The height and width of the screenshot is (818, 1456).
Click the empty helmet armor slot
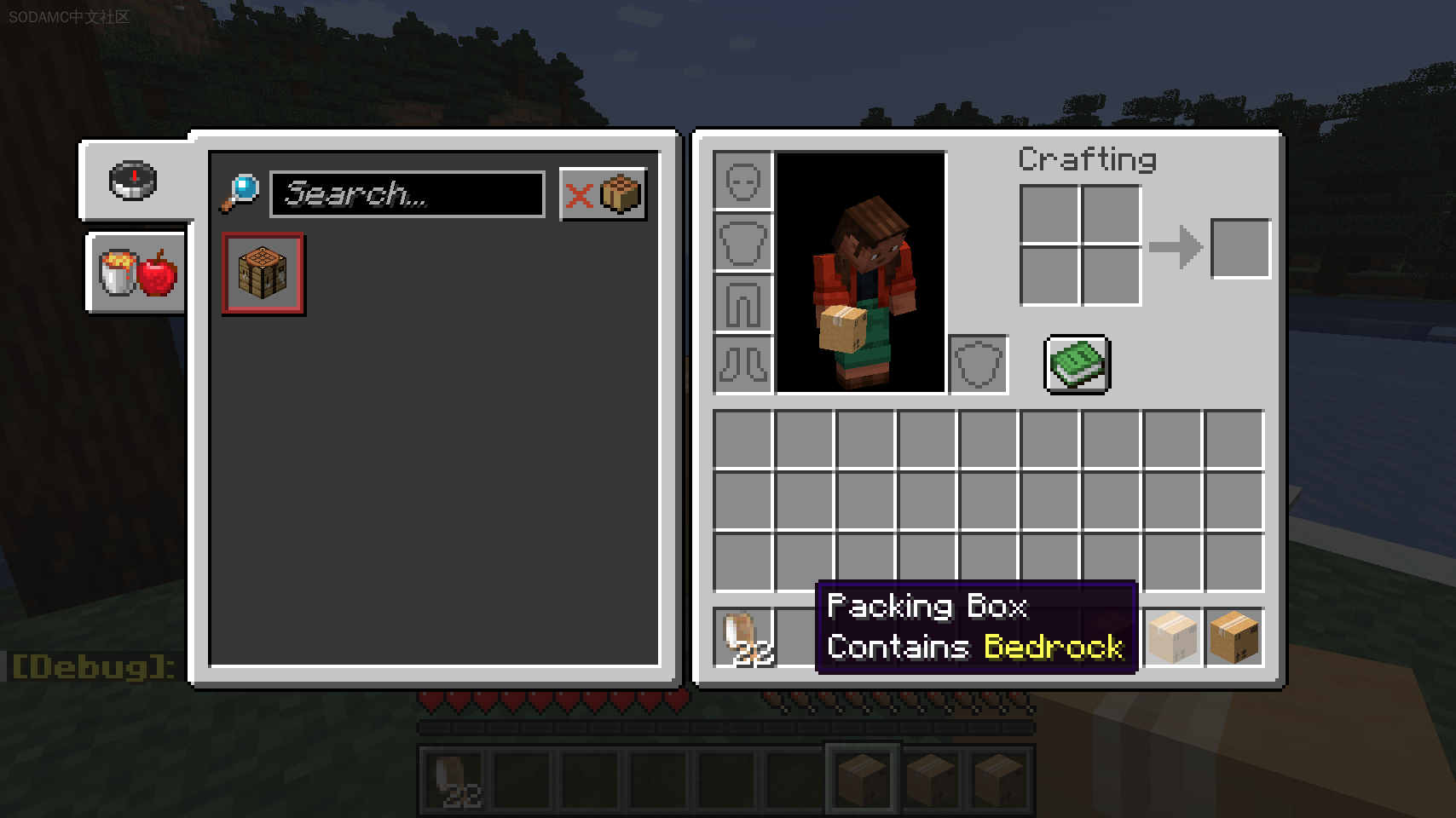tap(742, 181)
